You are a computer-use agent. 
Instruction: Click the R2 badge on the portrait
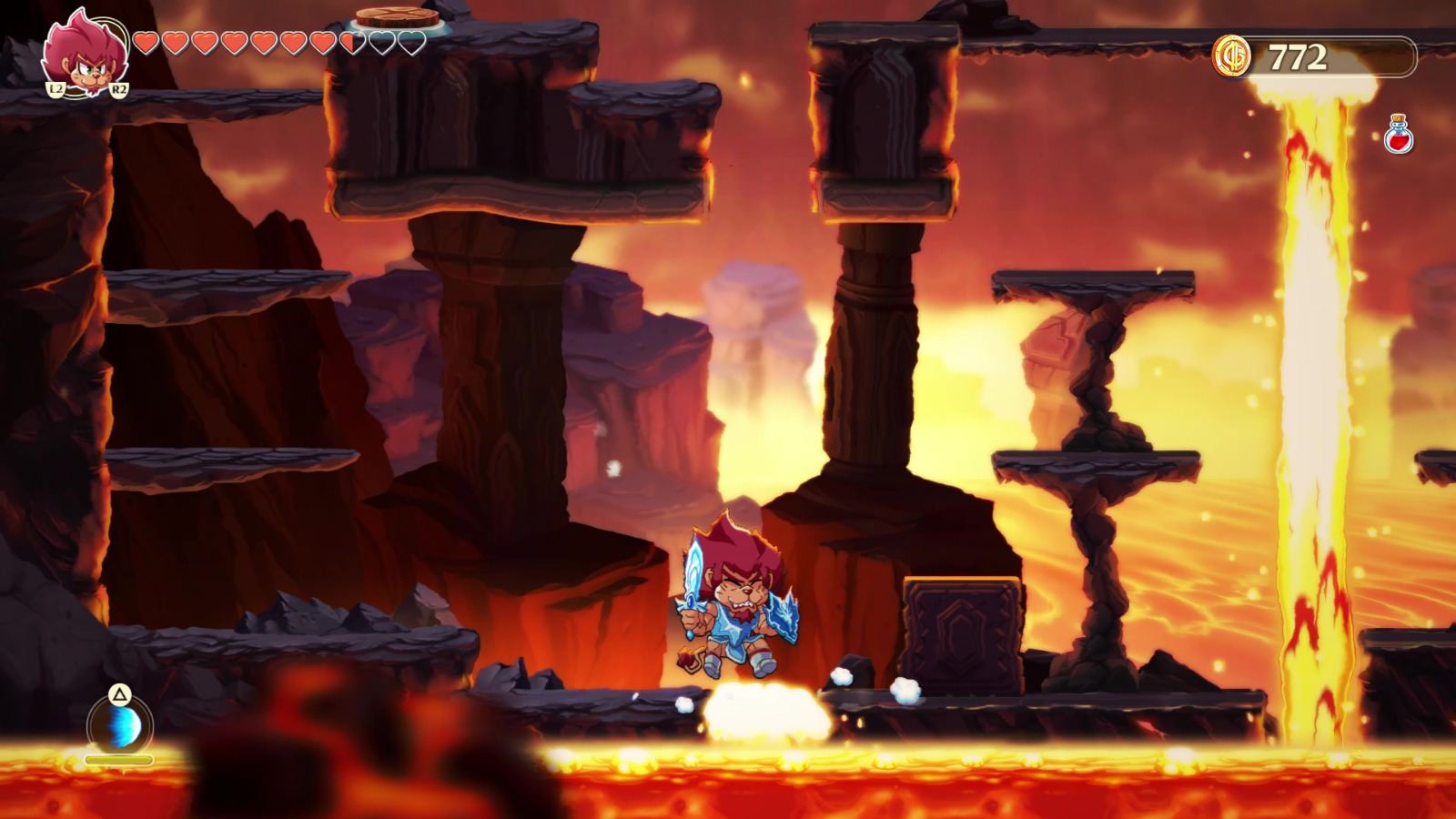(119, 90)
